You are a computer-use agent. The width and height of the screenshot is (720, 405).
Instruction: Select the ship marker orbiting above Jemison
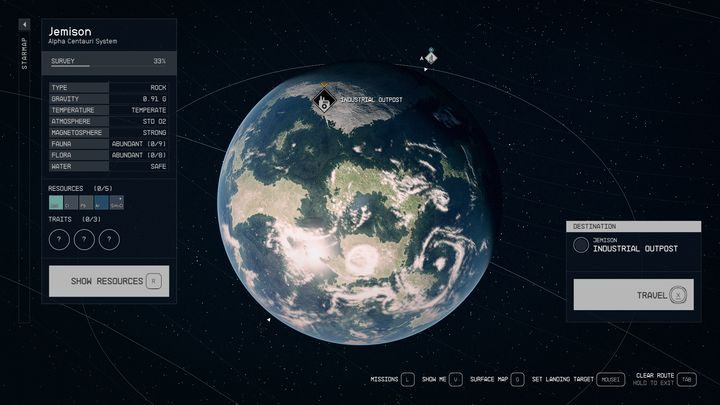point(430,57)
